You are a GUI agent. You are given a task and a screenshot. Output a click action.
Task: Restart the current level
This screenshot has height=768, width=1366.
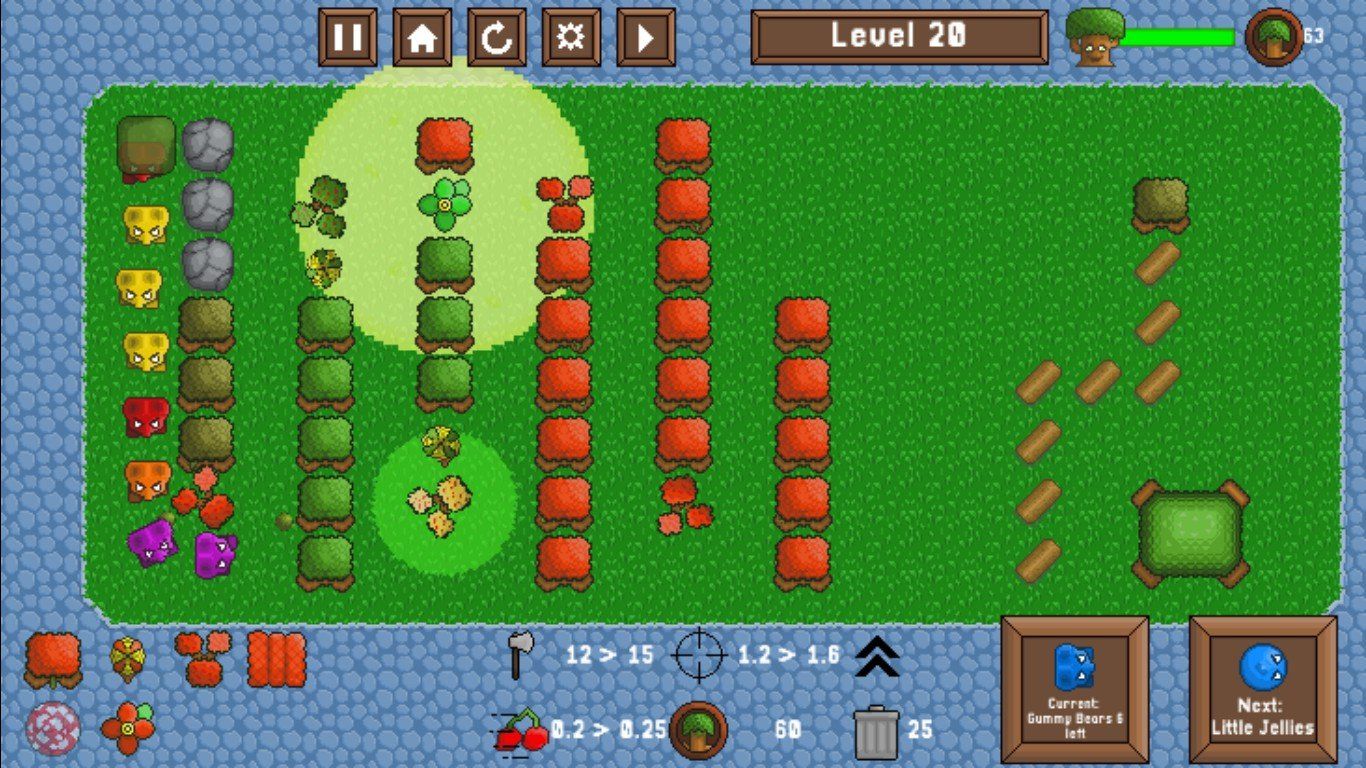(x=496, y=38)
